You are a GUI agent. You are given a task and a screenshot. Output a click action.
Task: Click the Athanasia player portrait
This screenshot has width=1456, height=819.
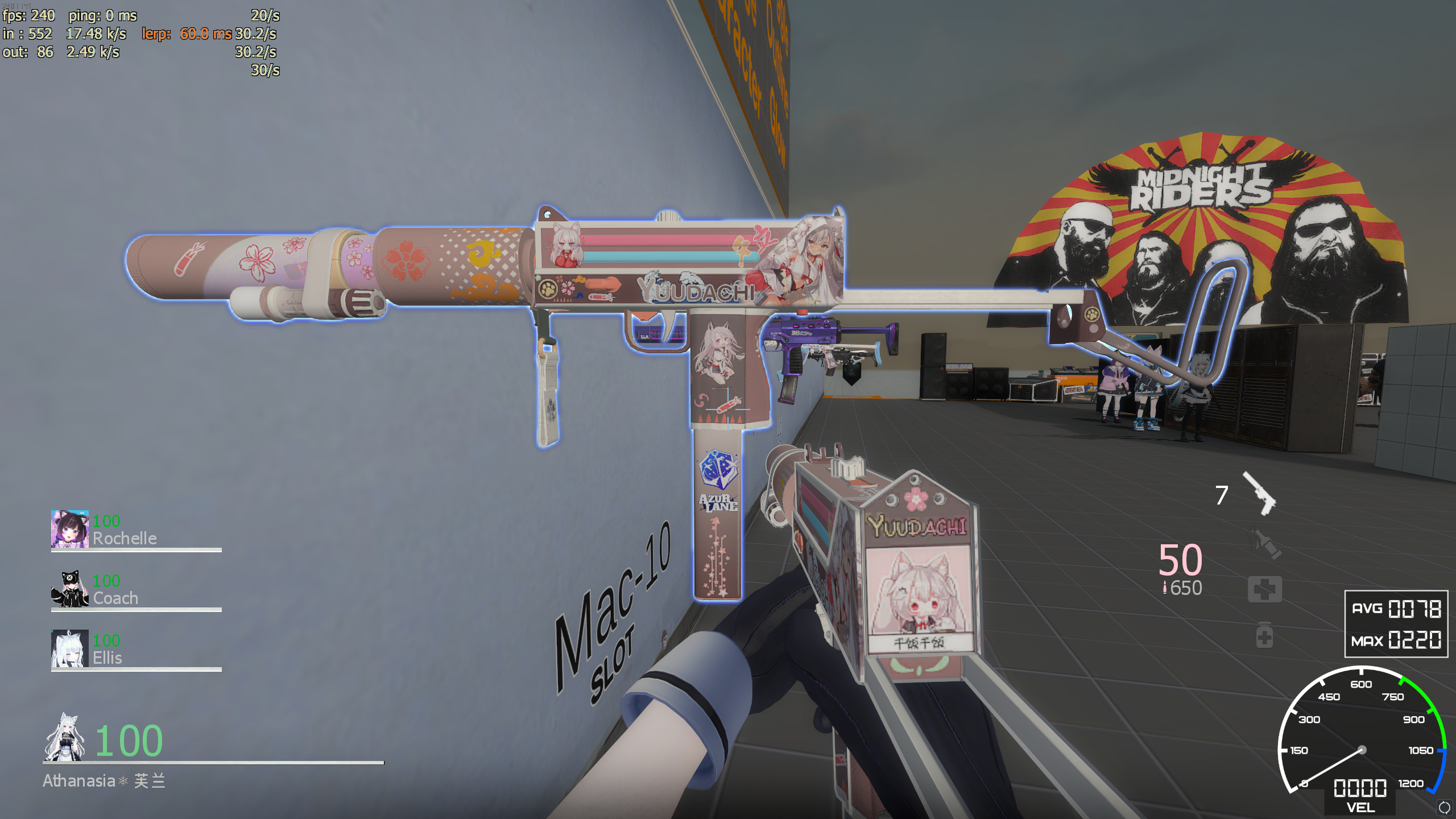[65, 737]
